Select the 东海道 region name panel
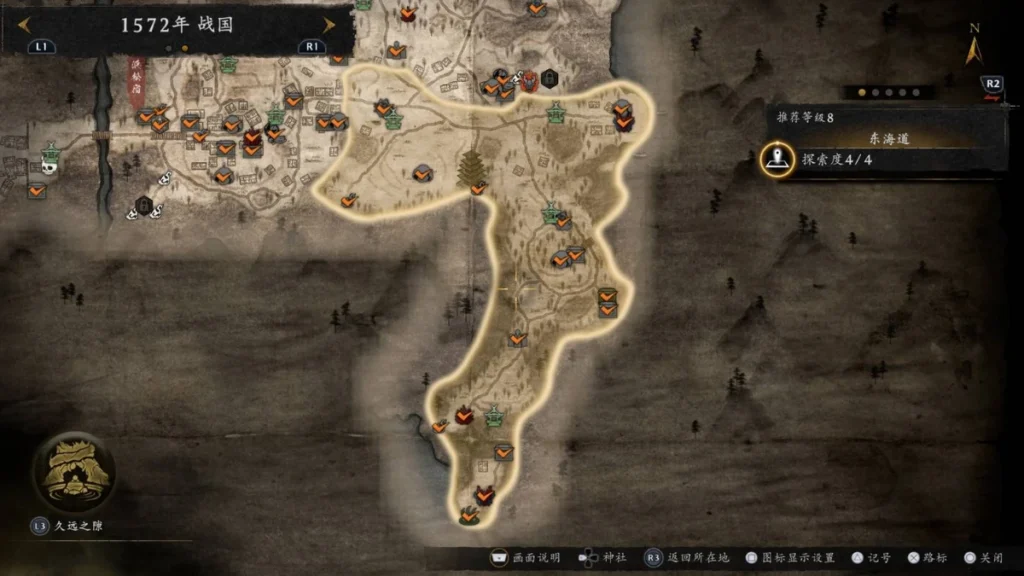 point(889,139)
